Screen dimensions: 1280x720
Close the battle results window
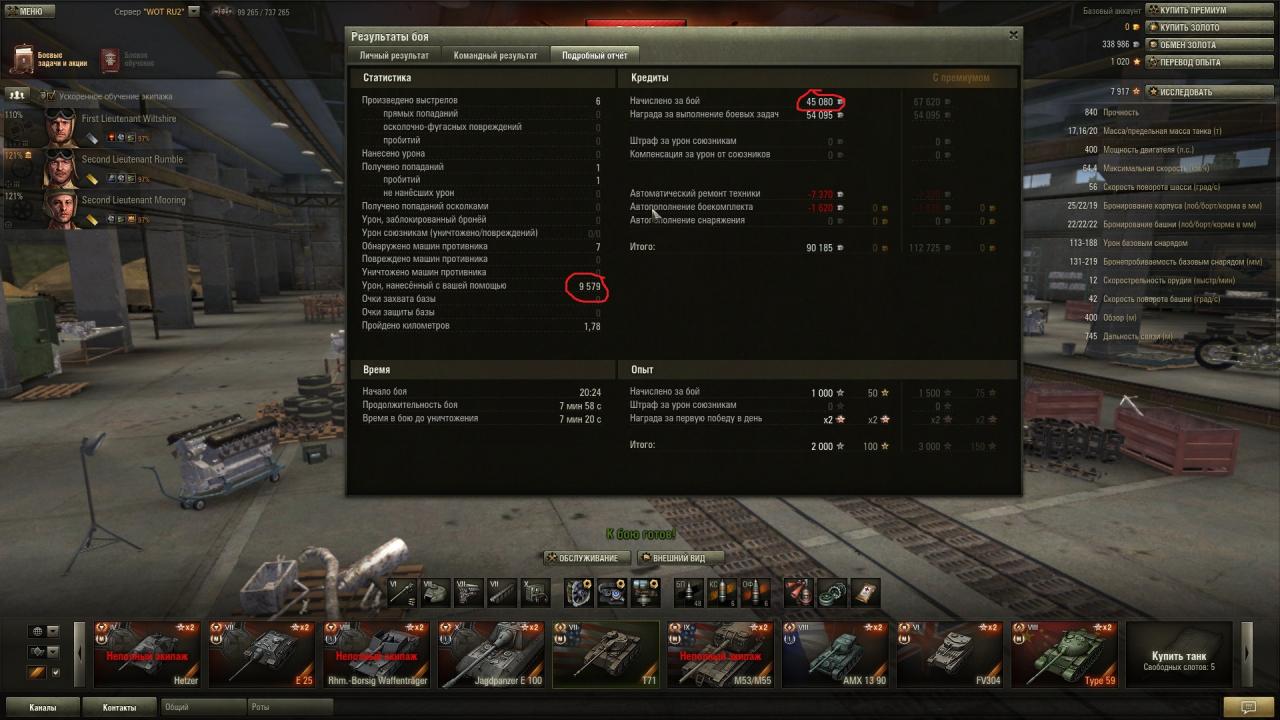(1013, 35)
